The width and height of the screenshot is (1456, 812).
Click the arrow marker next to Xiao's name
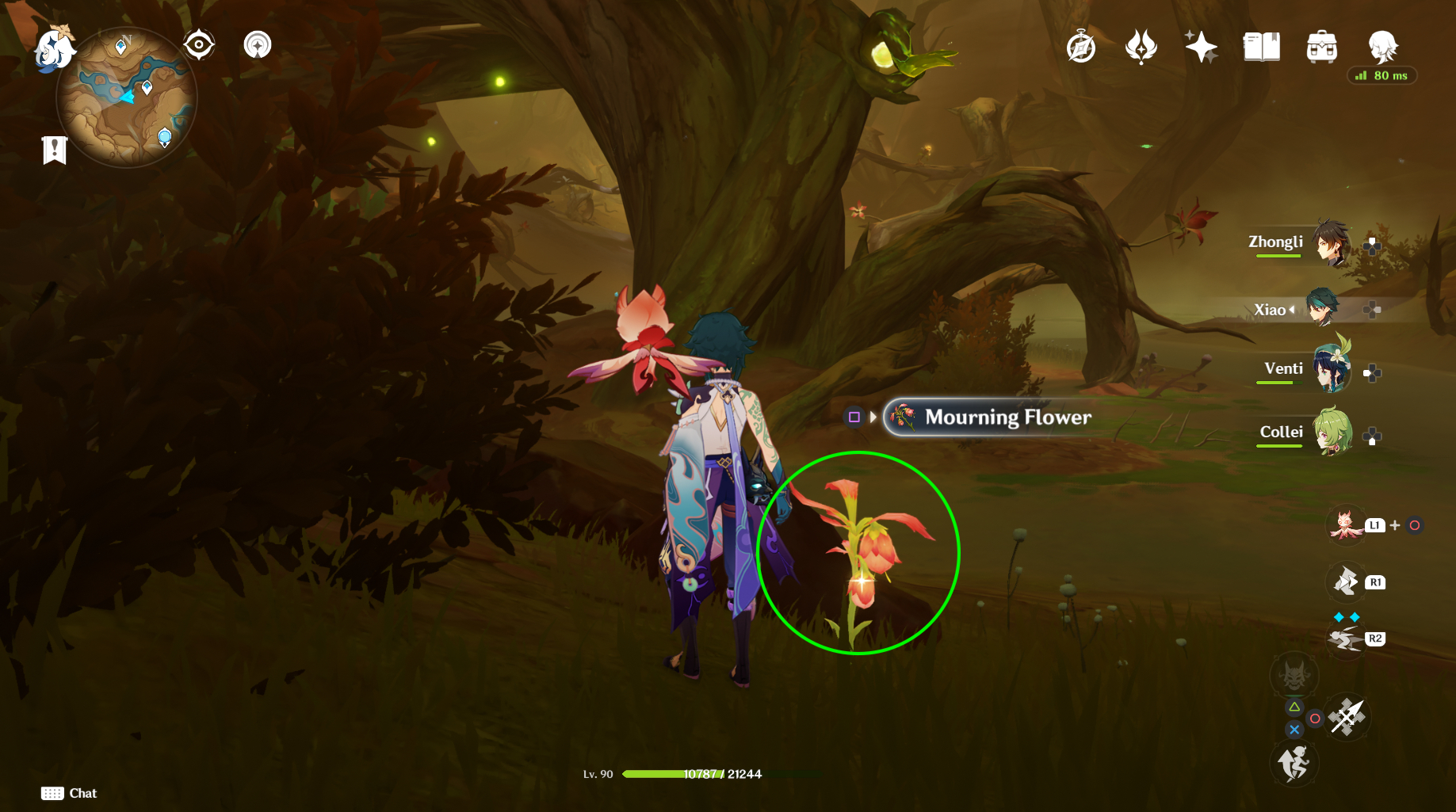1292,310
